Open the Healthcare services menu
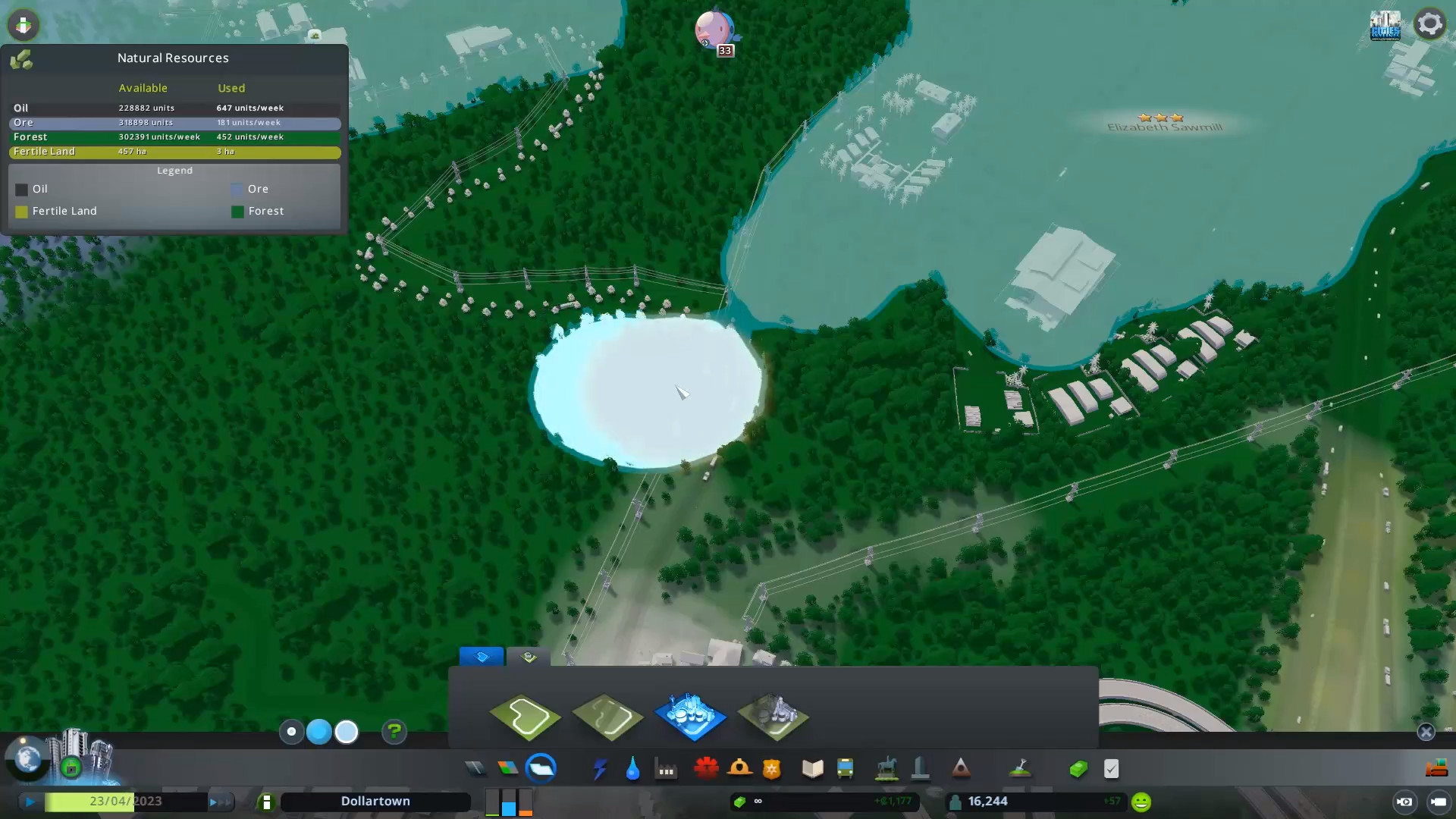Image resolution: width=1456 pixels, height=819 pixels. pyautogui.click(x=707, y=768)
